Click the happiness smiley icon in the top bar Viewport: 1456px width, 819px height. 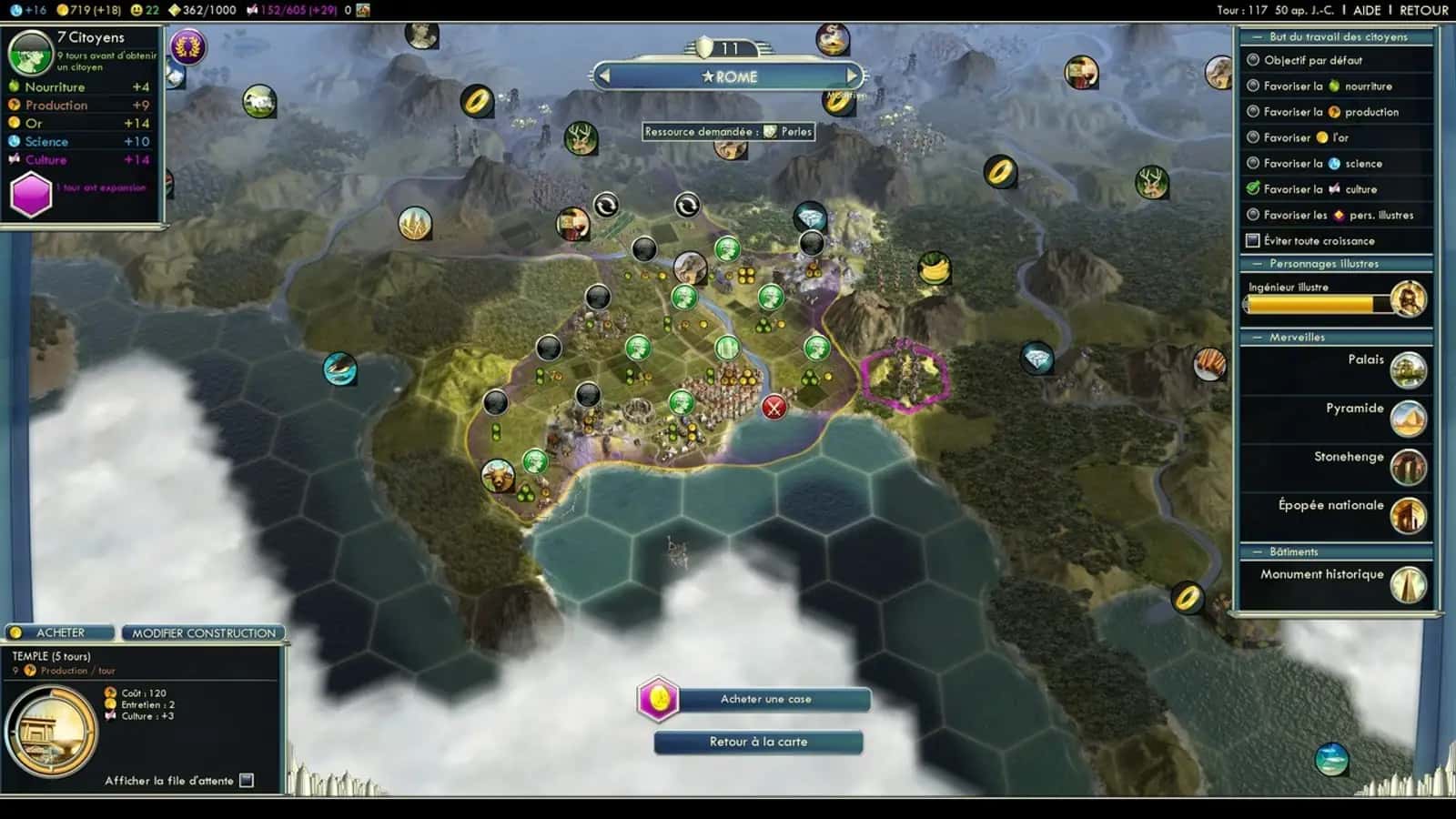pyautogui.click(x=136, y=9)
